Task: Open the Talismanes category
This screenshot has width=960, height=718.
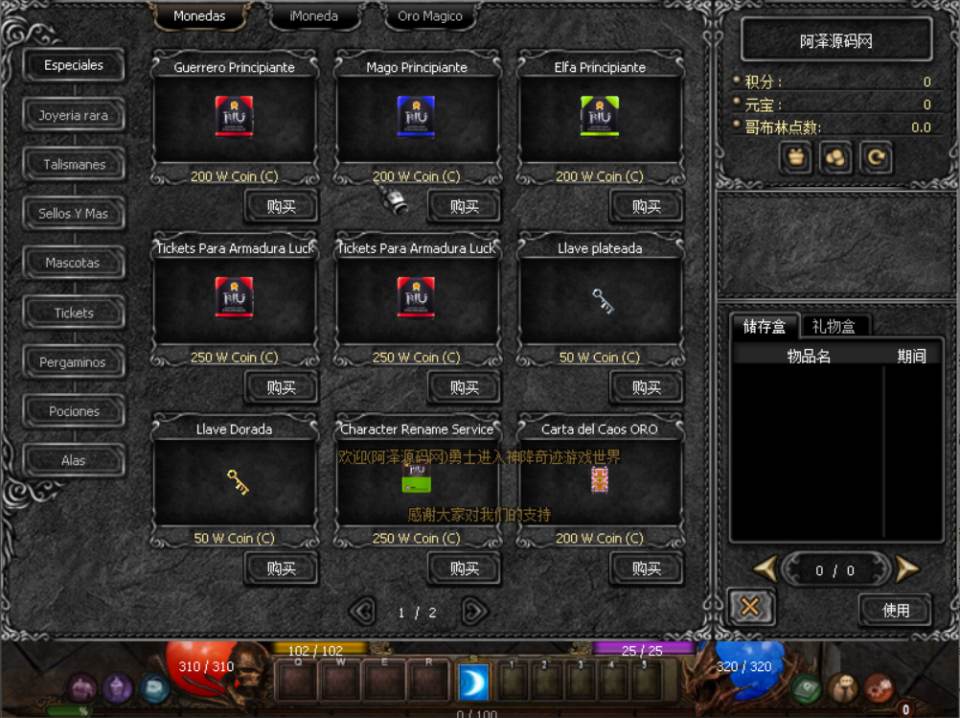Action: tap(73, 164)
